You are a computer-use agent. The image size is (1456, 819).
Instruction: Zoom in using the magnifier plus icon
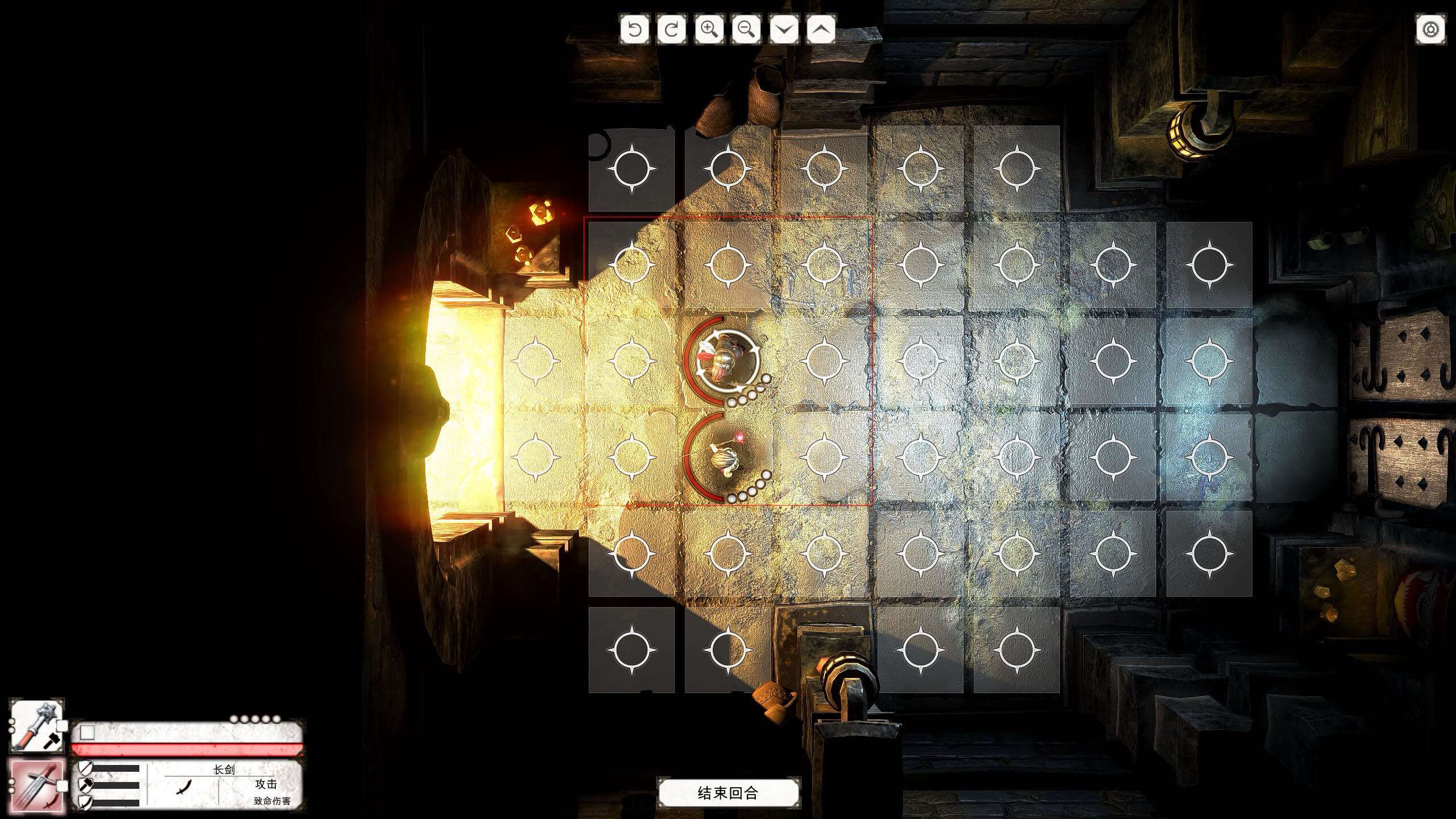point(708,28)
